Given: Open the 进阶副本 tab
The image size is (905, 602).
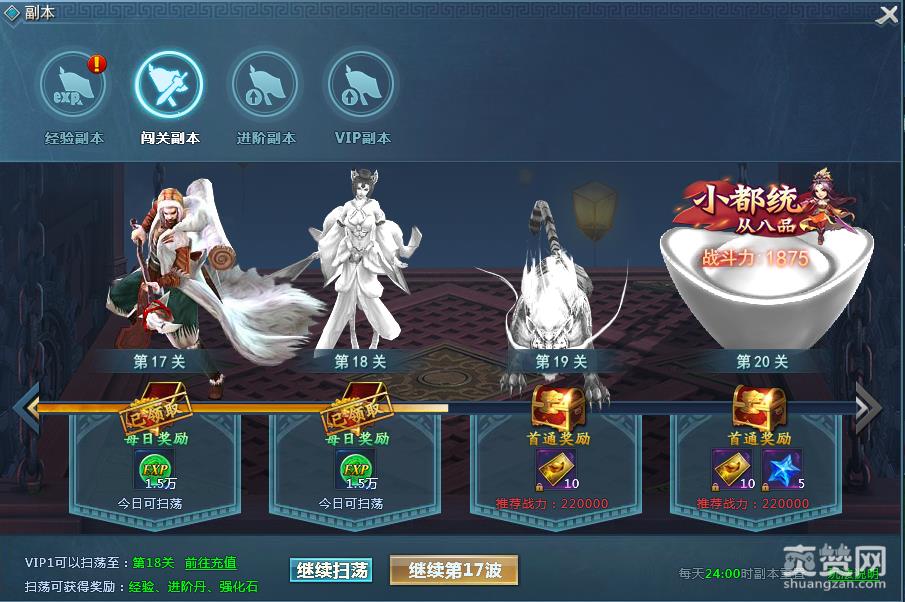Looking at the screenshot, I should coord(265,86).
